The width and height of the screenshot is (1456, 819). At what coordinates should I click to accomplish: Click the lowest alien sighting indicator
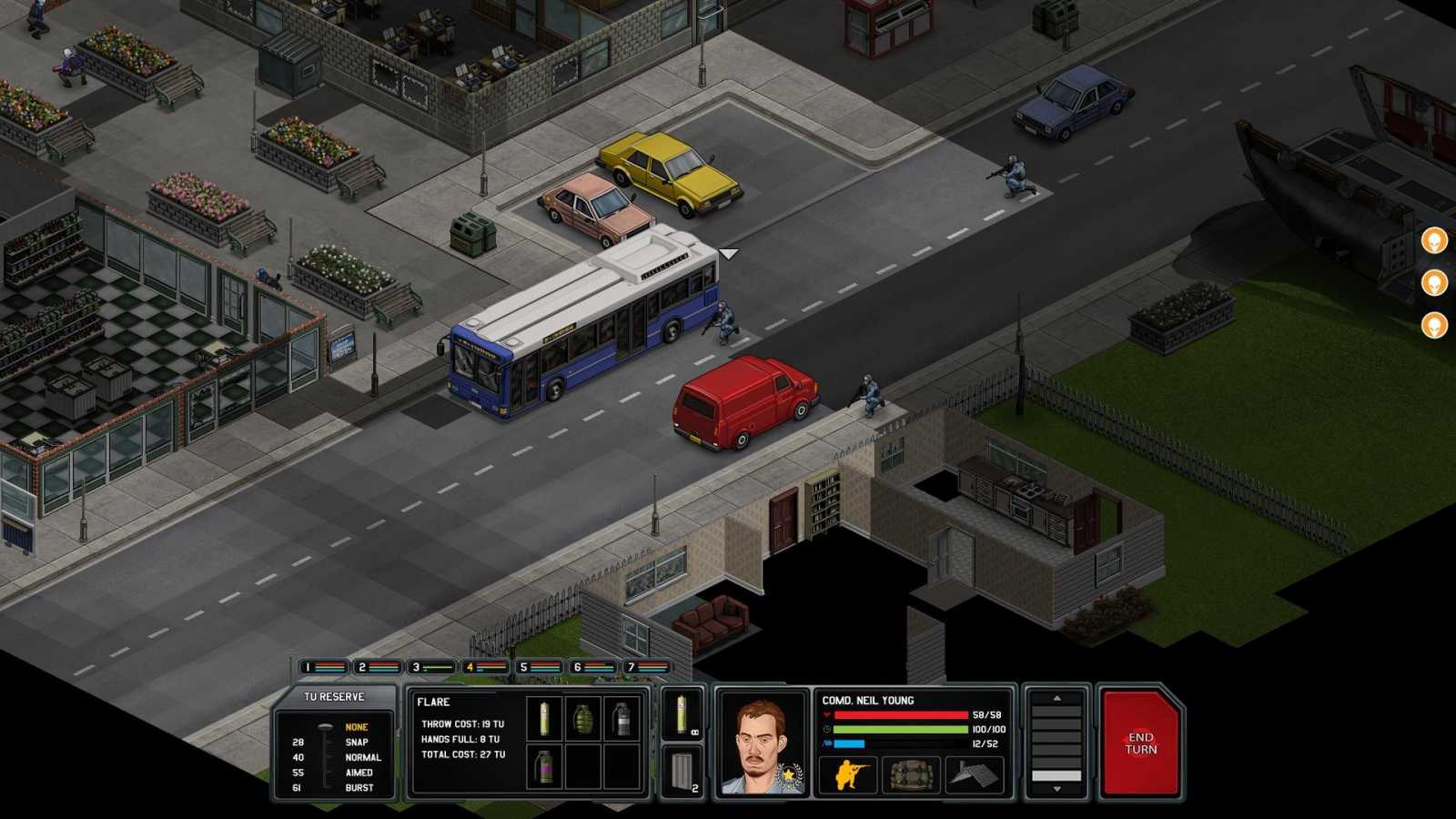click(1433, 325)
